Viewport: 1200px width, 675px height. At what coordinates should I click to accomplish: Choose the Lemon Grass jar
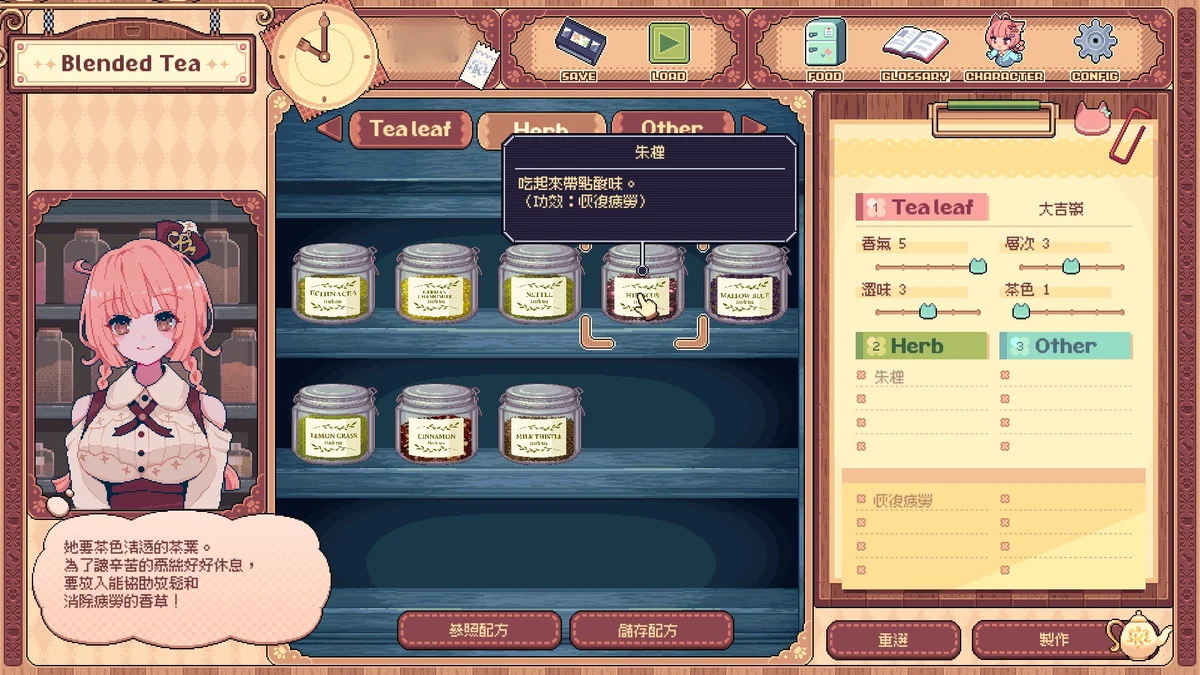[x=335, y=424]
